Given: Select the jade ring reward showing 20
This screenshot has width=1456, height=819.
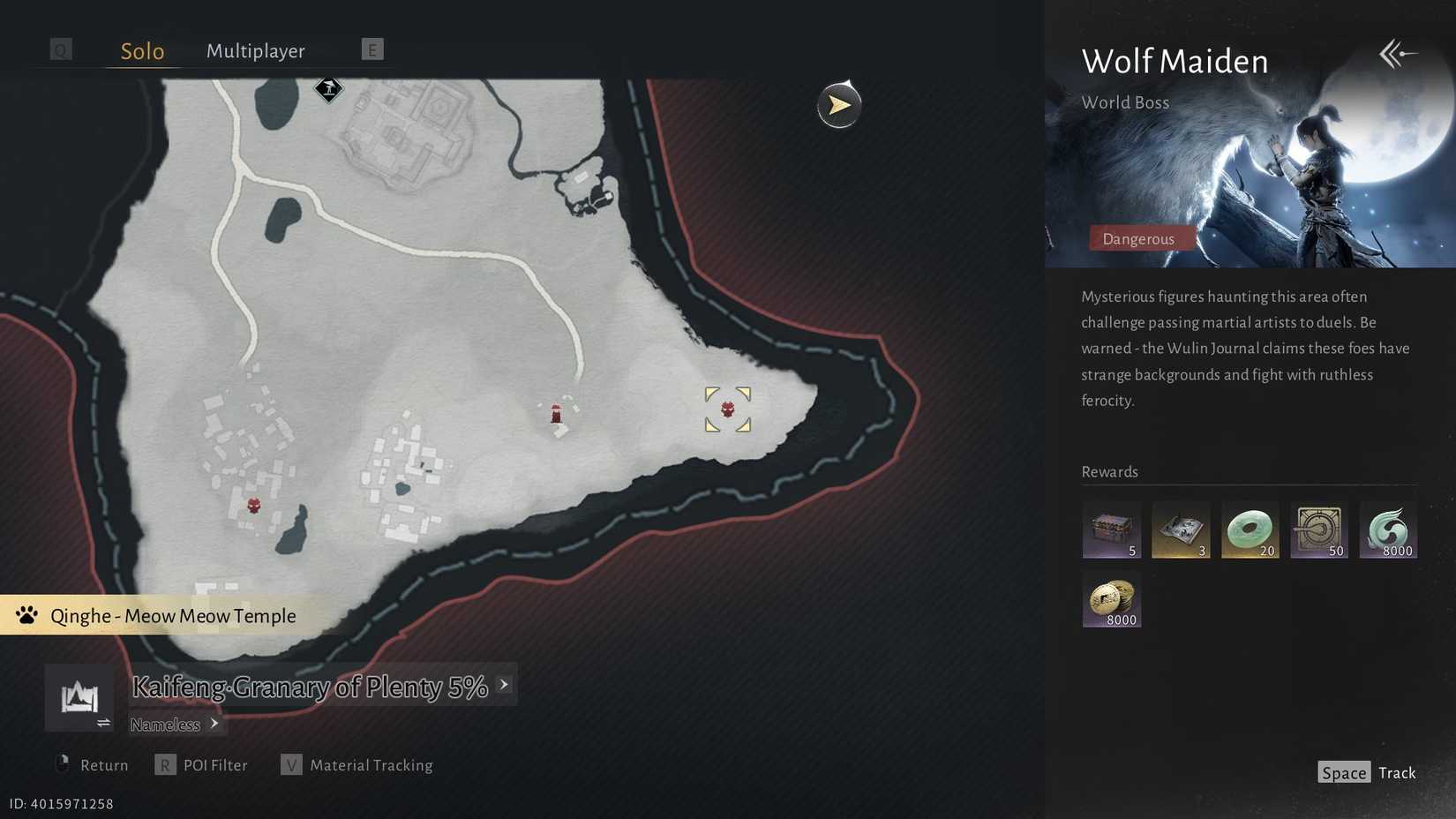Looking at the screenshot, I should [x=1250, y=530].
